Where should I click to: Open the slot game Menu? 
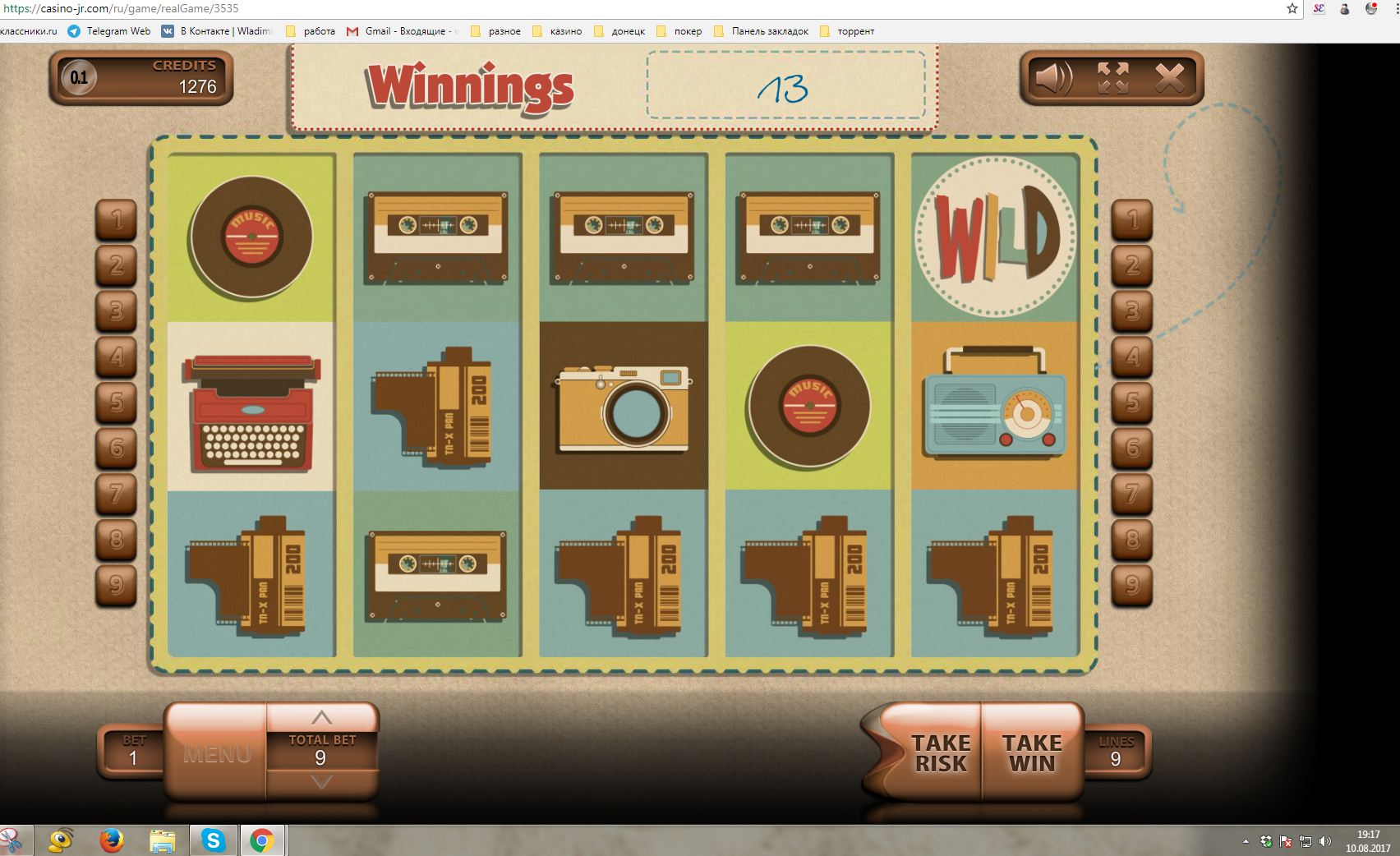(x=217, y=753)
